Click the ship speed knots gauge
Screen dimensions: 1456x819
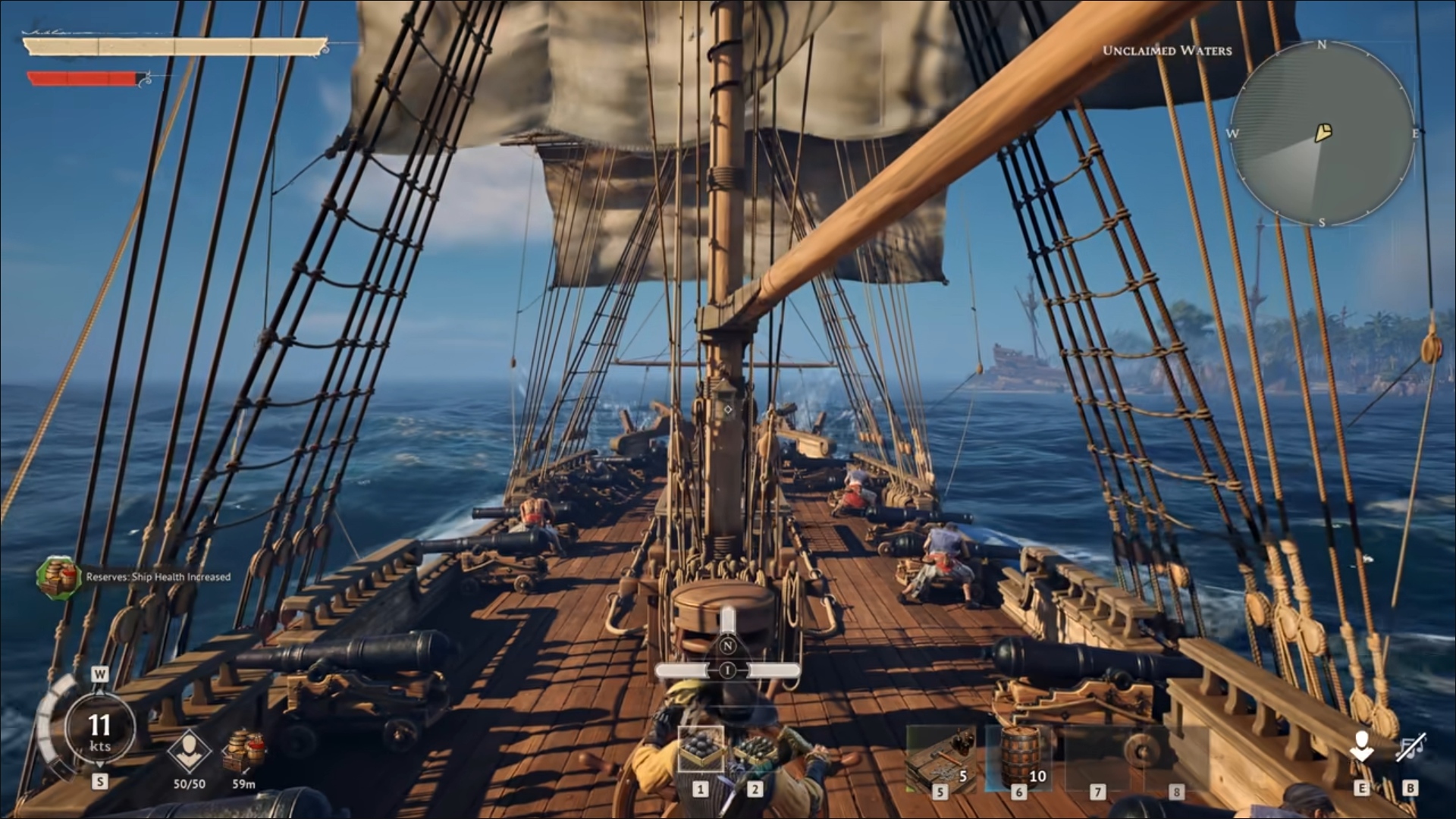click(99, 730)
